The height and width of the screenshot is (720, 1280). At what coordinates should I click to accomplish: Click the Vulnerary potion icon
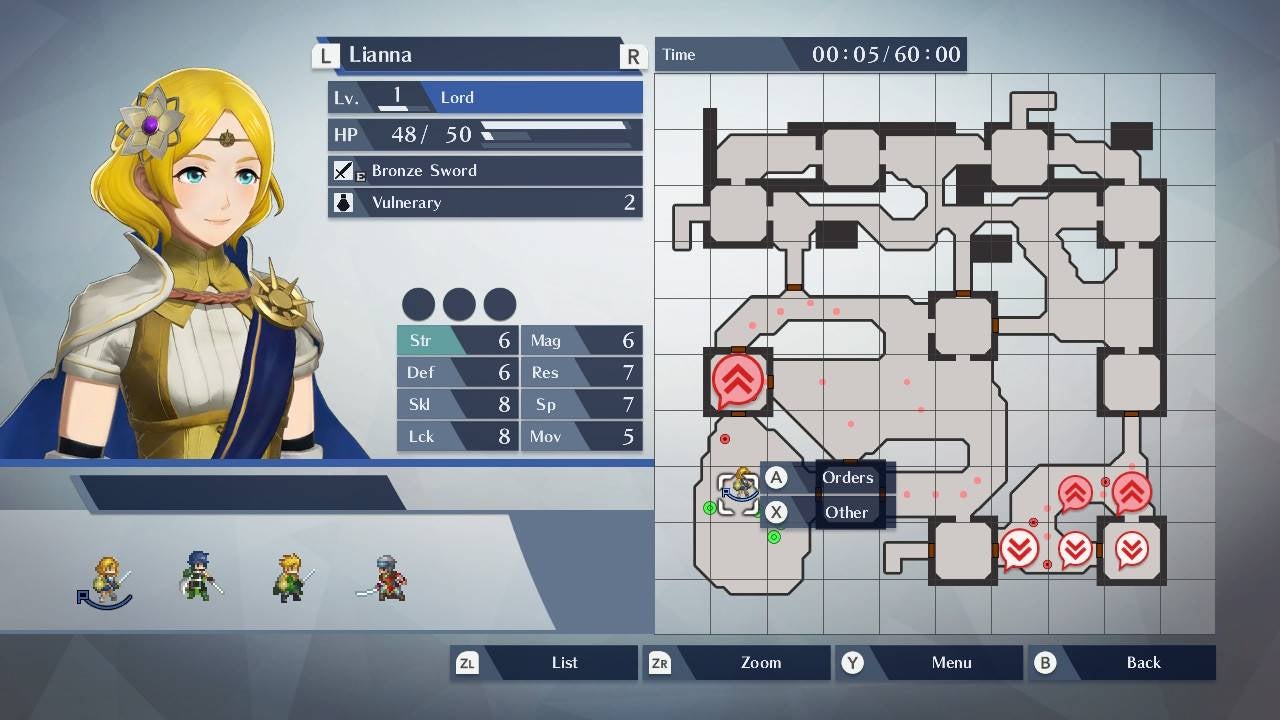pos(343,203)
